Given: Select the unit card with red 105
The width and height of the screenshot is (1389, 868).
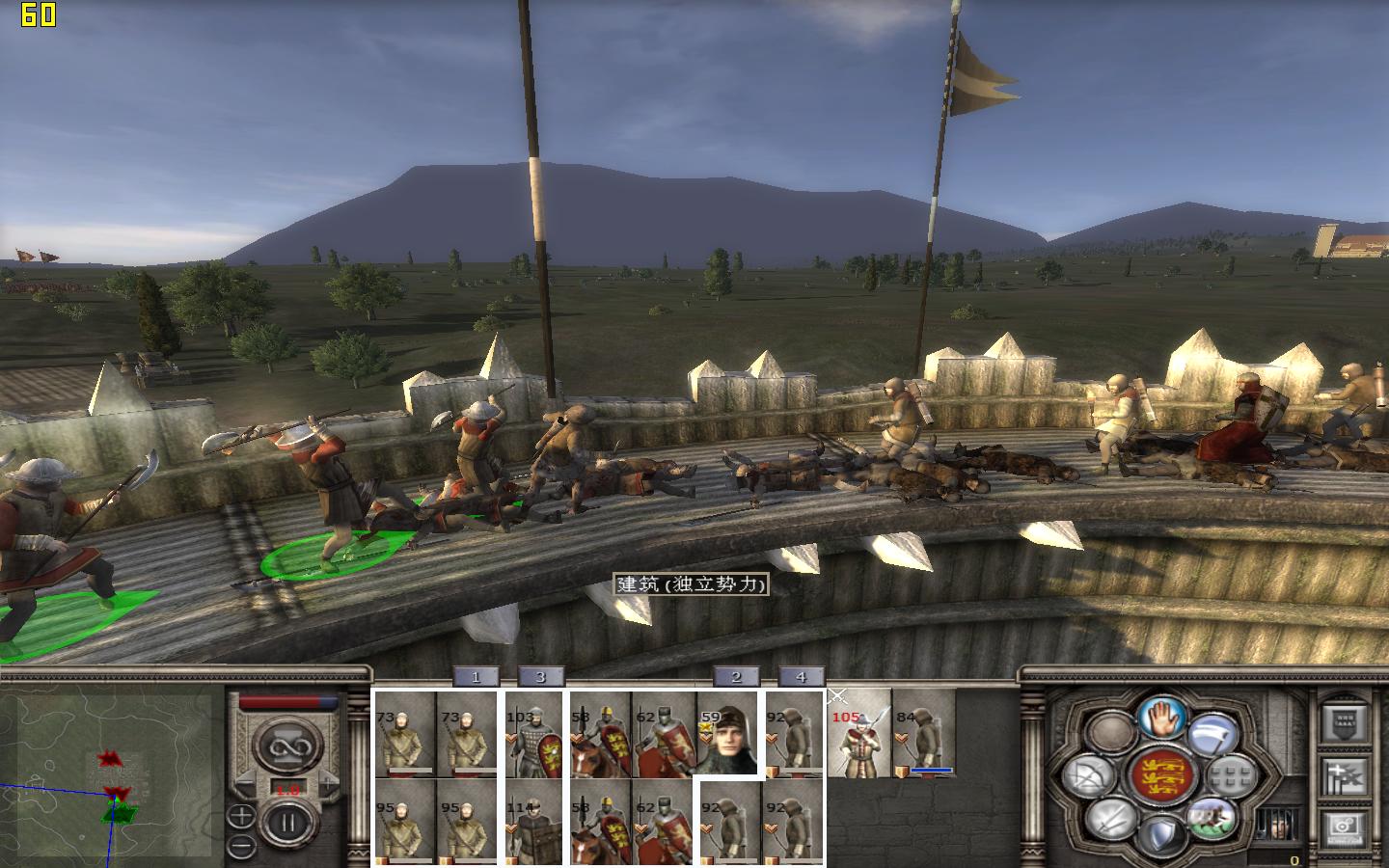Looking at the screenshot, I should tap(858, 735).
